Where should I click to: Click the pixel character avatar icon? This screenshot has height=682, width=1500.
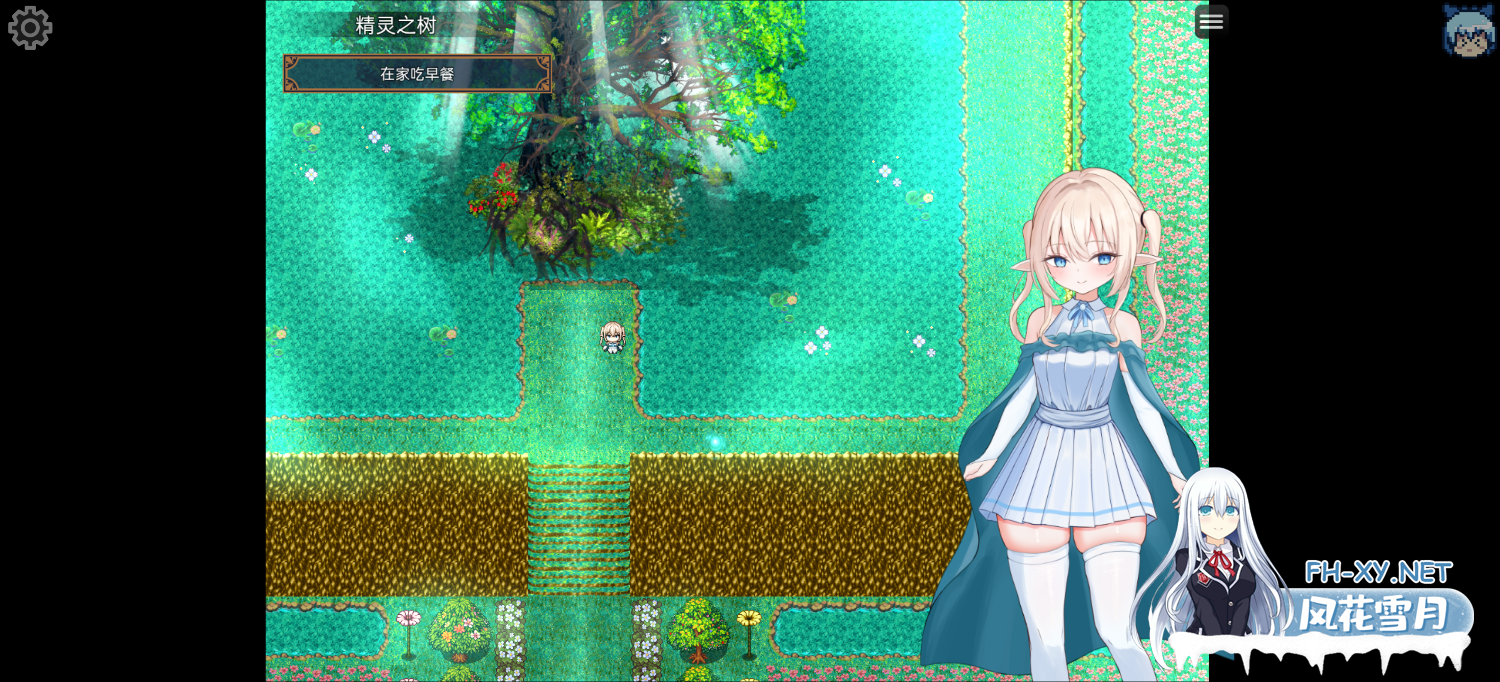click(x=1468, y=30)
